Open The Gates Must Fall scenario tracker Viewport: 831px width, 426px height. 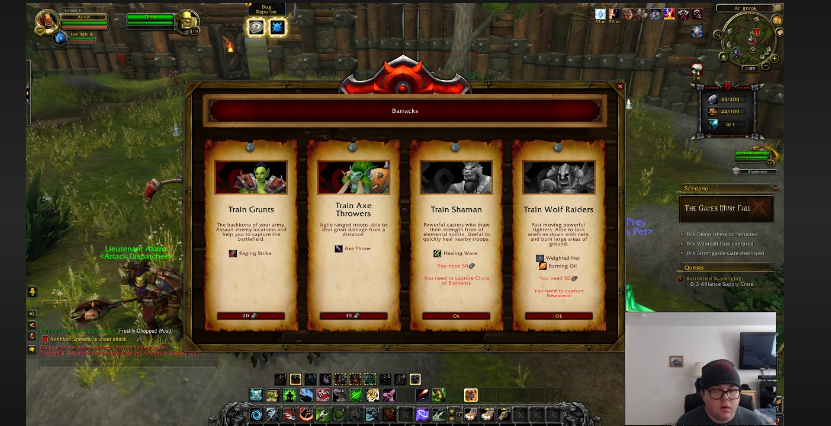click(x=727, y=209)
